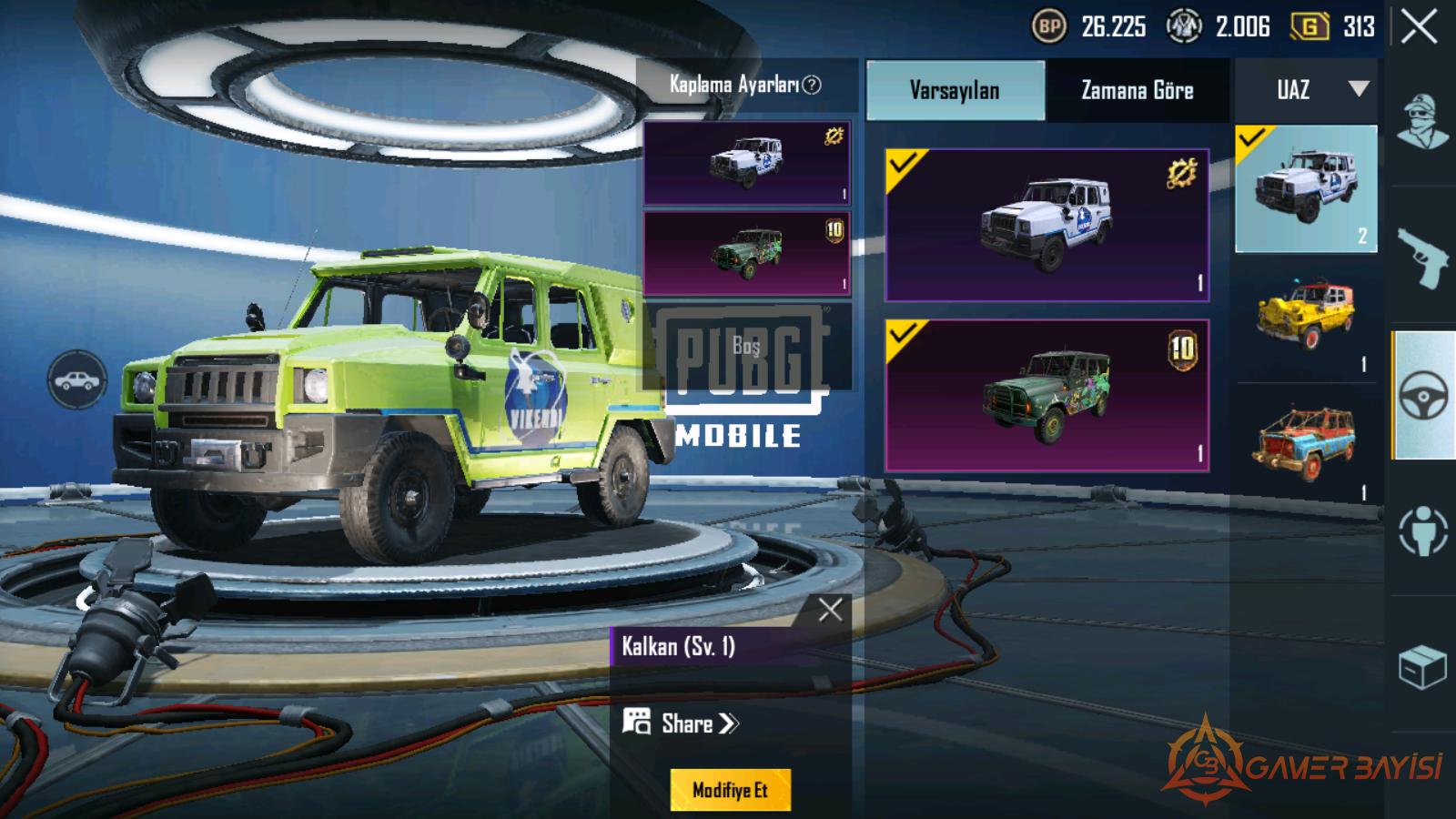Select the green UAZ in Kaplama Ayarları slot
This screenshot has height=819, width=1456.
746,254
